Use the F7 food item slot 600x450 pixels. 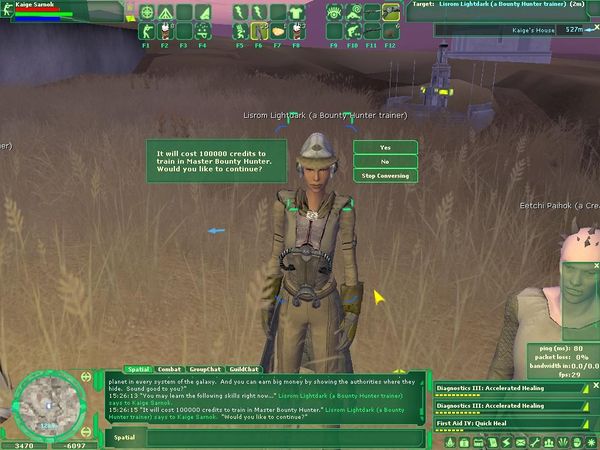point(278,31)
